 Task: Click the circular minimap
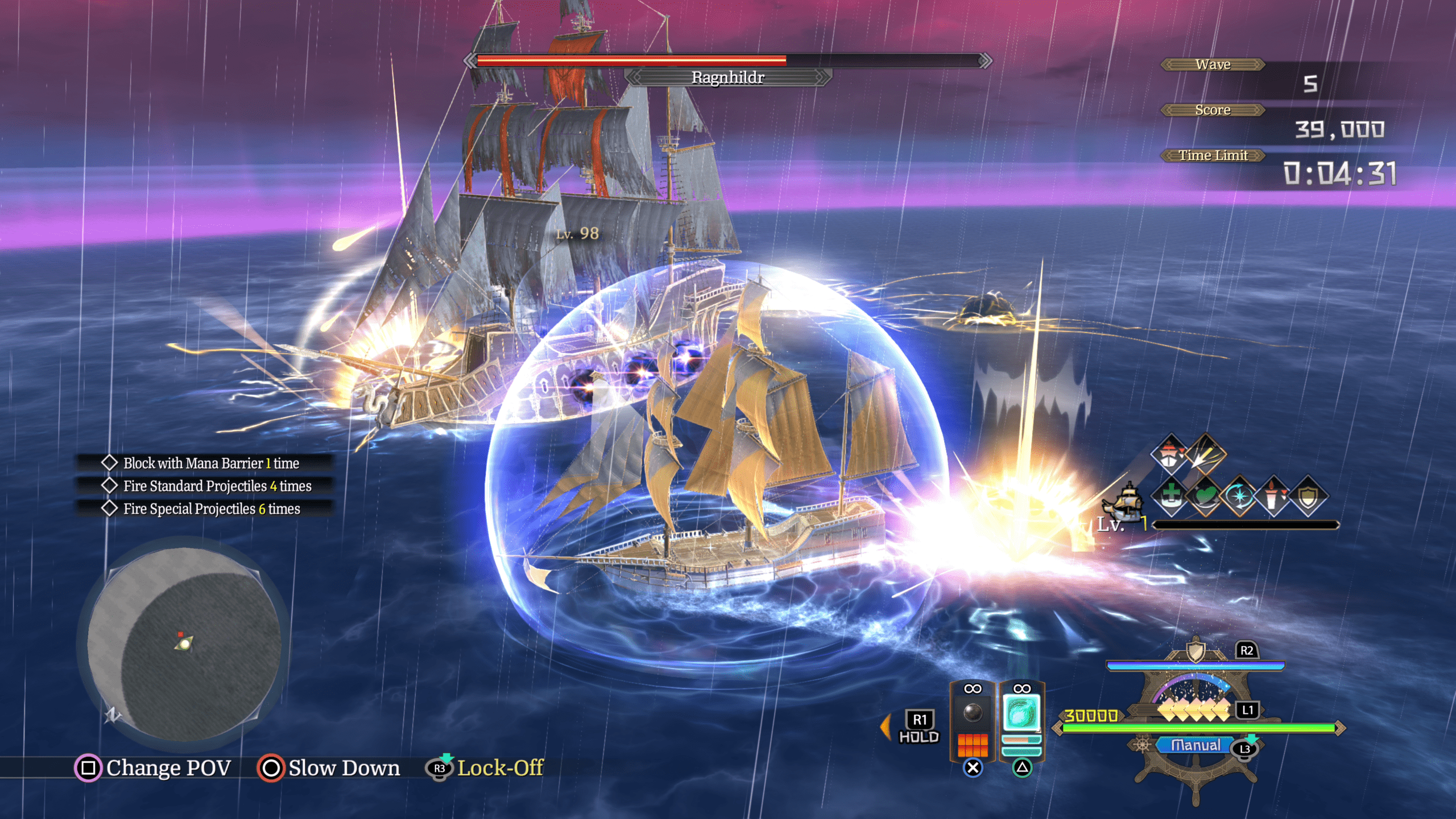[184, 644]
